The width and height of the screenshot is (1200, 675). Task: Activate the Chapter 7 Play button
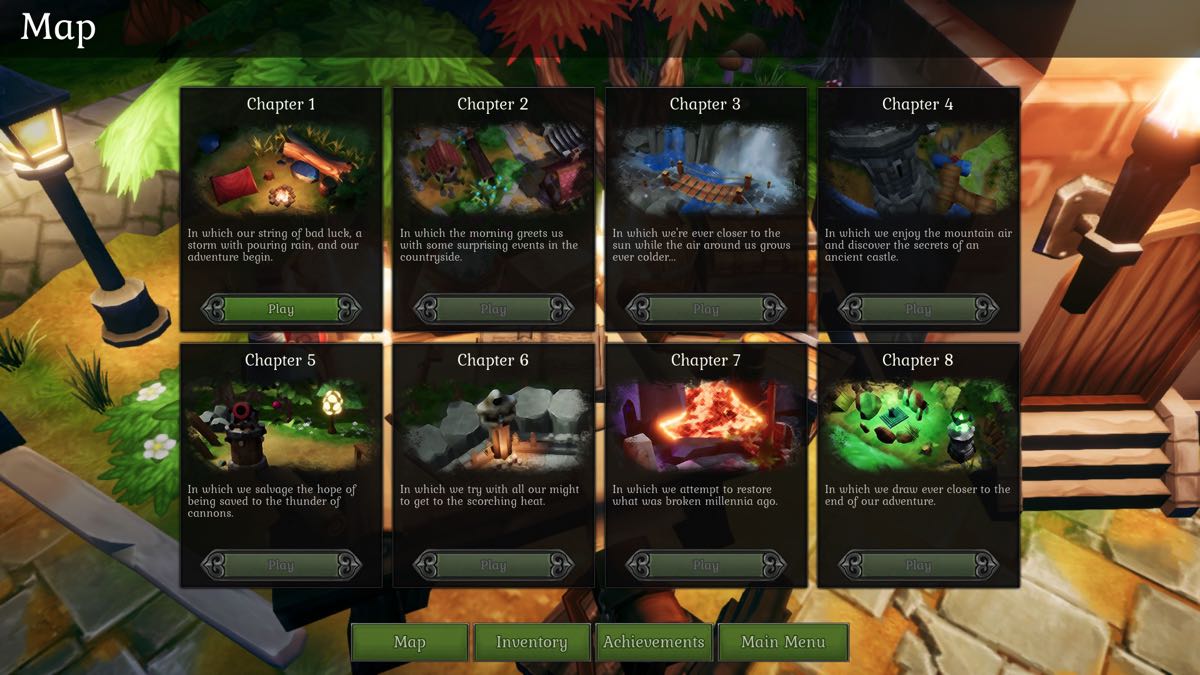pos(706,565)
